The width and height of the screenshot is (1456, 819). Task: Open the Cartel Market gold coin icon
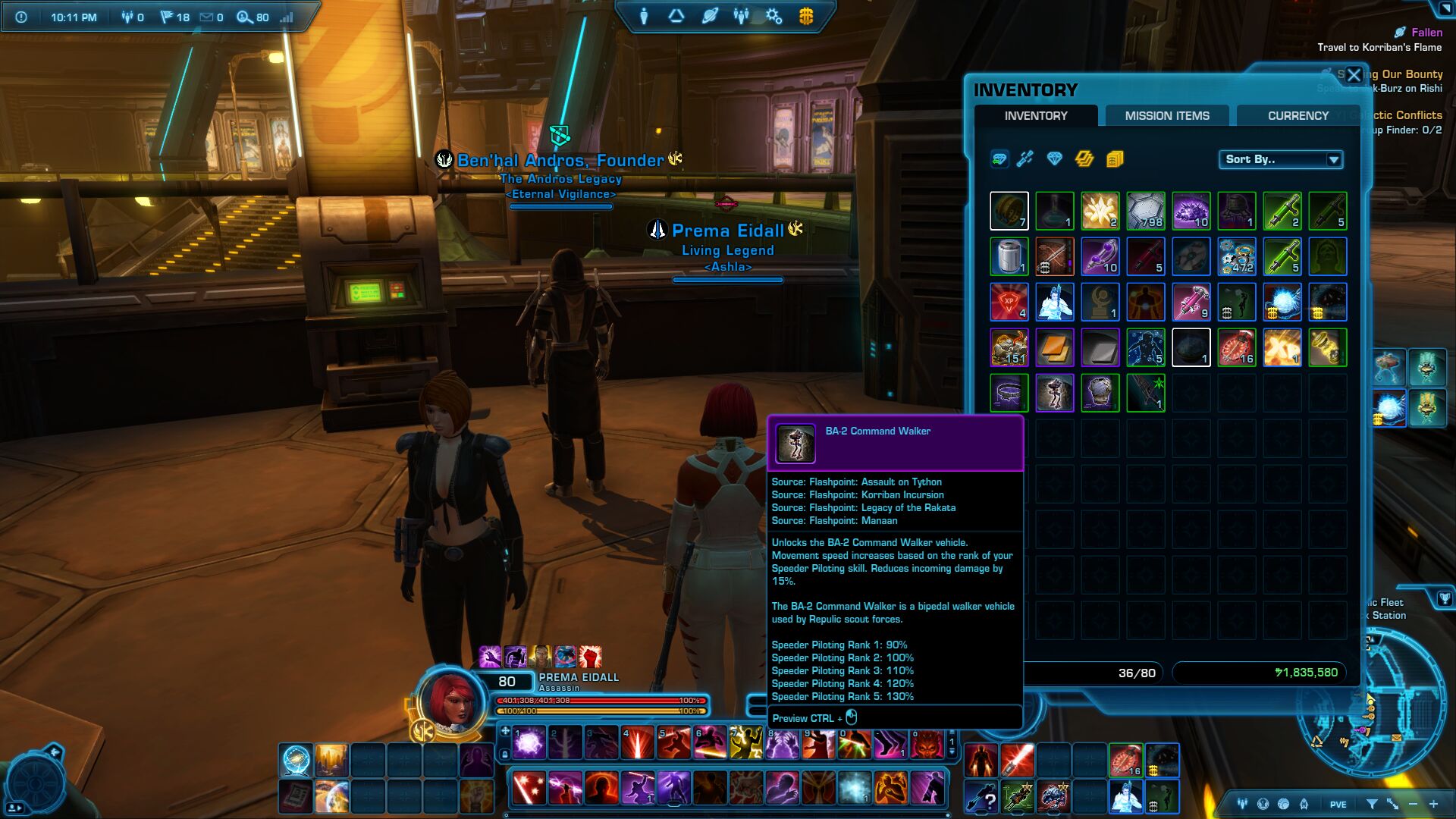[x=806, y=16]
